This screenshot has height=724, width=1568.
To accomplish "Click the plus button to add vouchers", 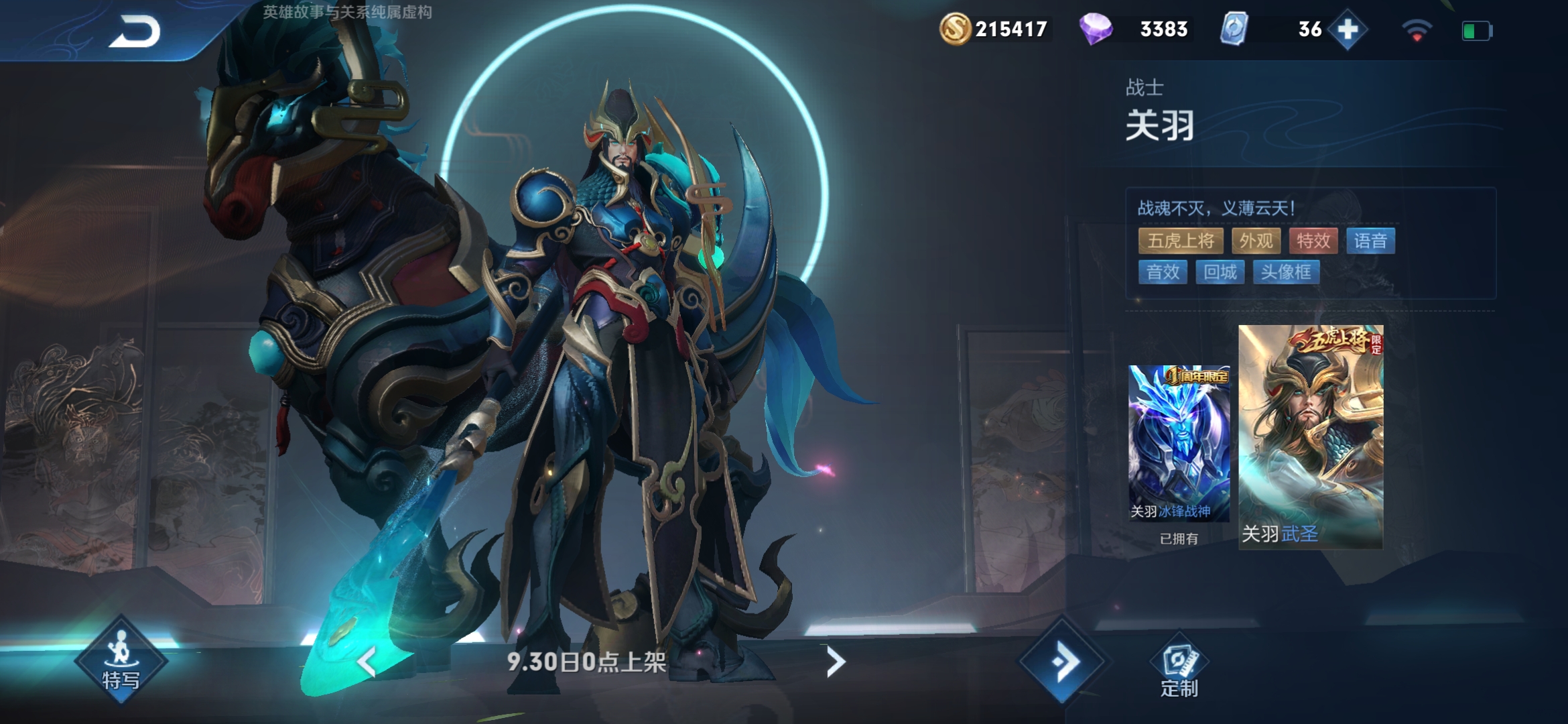I will pyautogui.click(x=1348, y=29).
